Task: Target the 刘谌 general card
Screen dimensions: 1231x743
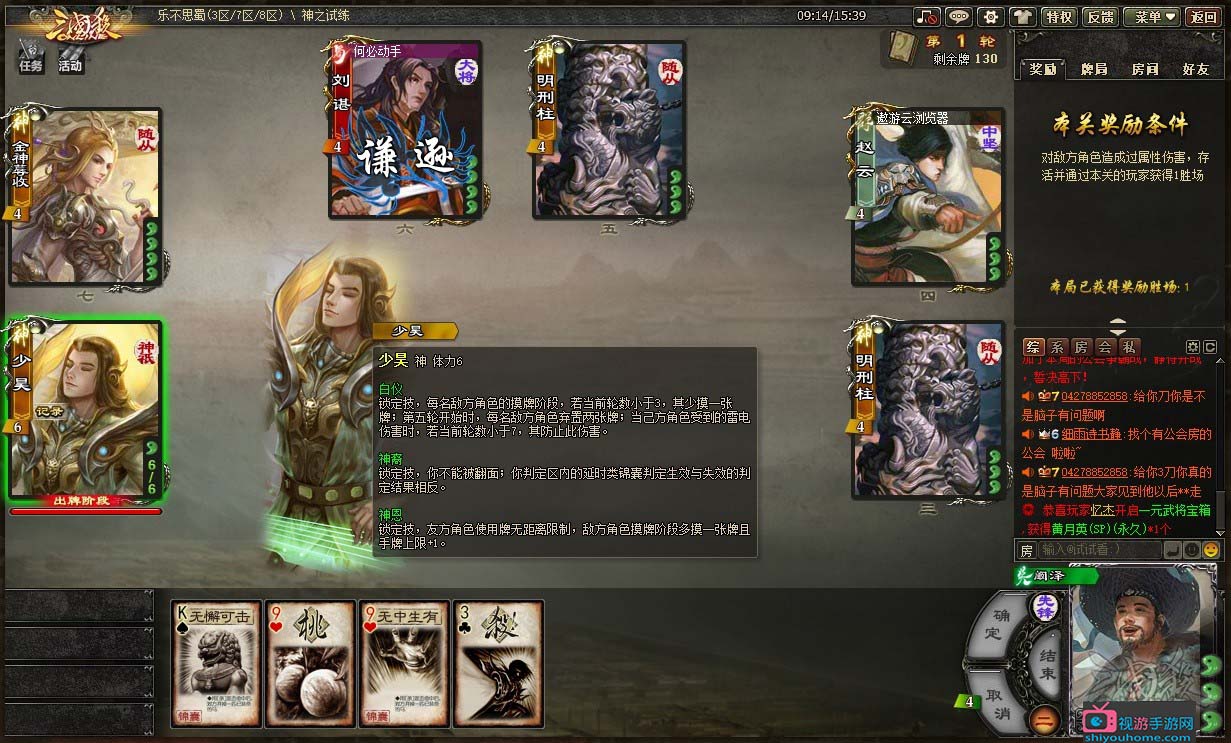Action: (x=405, y=130)
